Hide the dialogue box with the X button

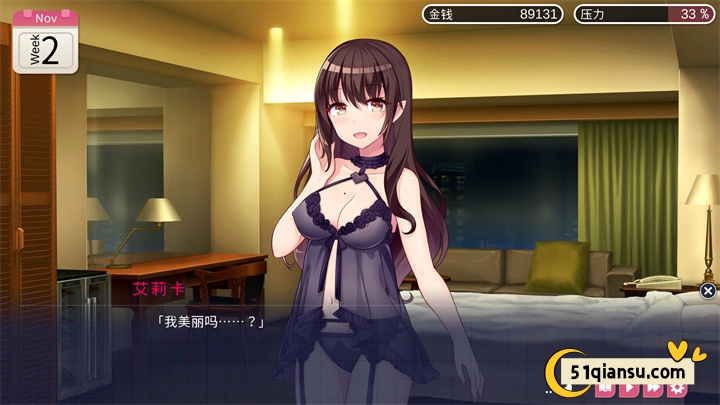[708, 291]
